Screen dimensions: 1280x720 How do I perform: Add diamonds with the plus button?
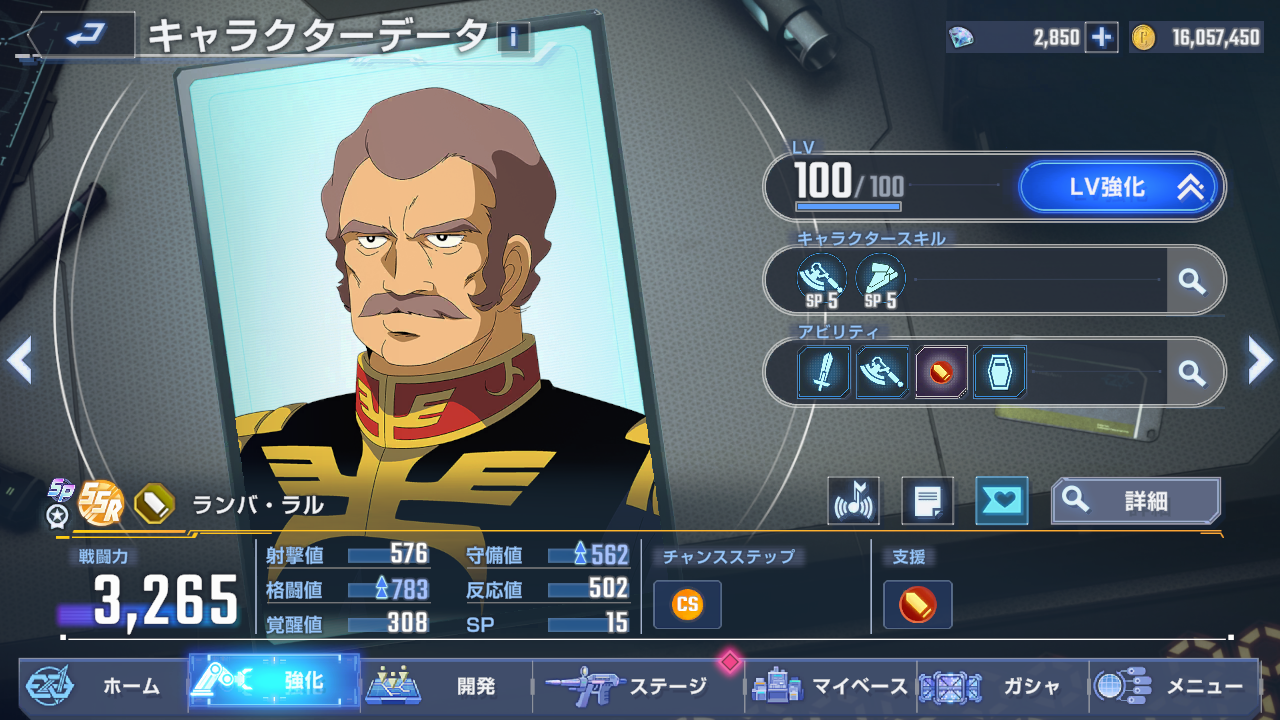1101,38
